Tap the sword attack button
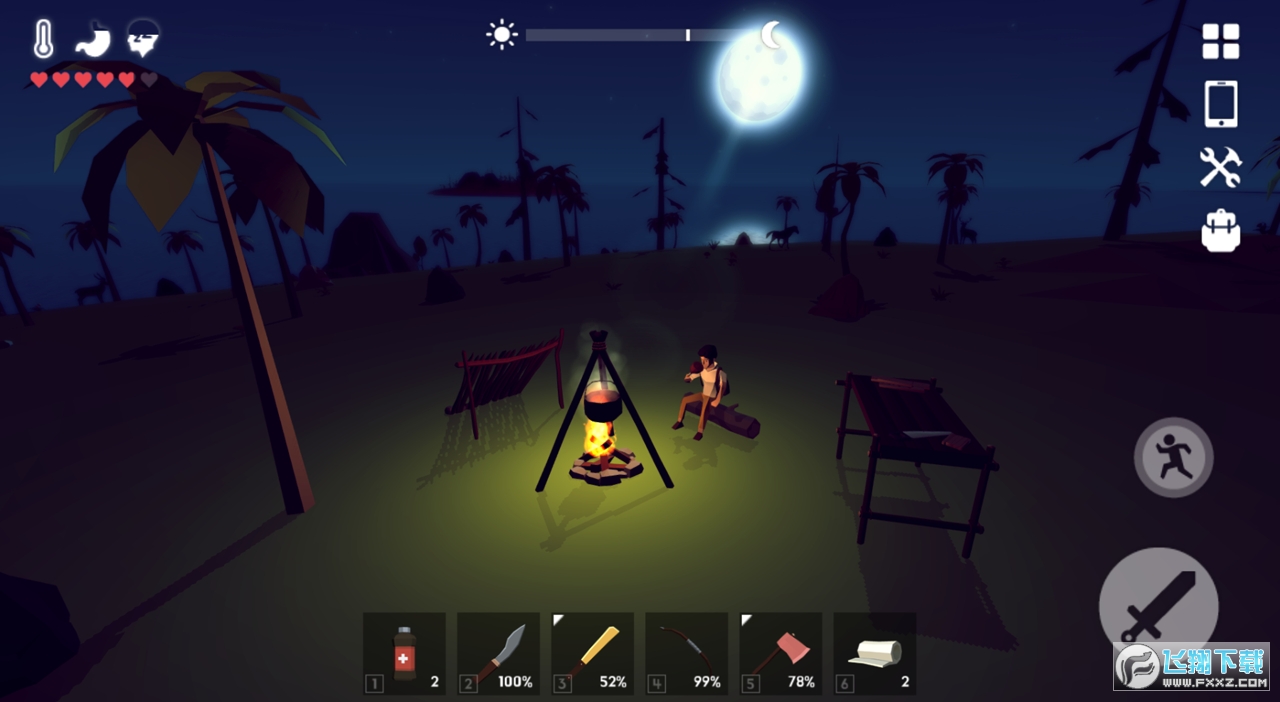The height and width of the screenshot is (702, 1280). coord(1158,606)
